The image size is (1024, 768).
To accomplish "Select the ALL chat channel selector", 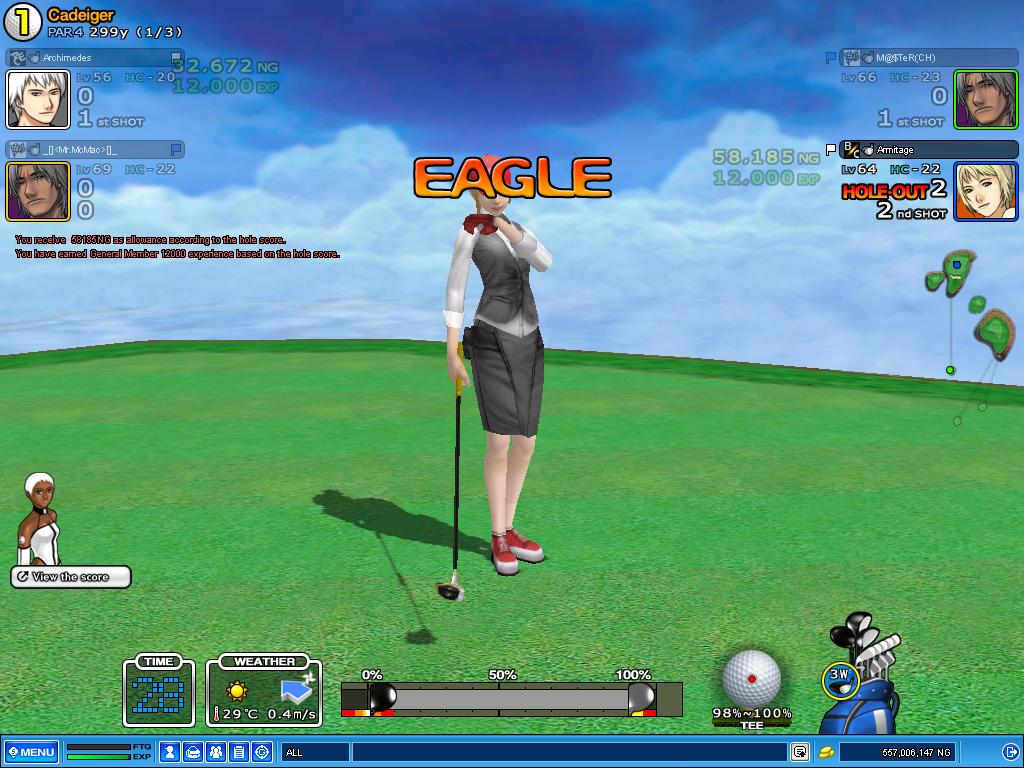I will click(x=315, y=752).
